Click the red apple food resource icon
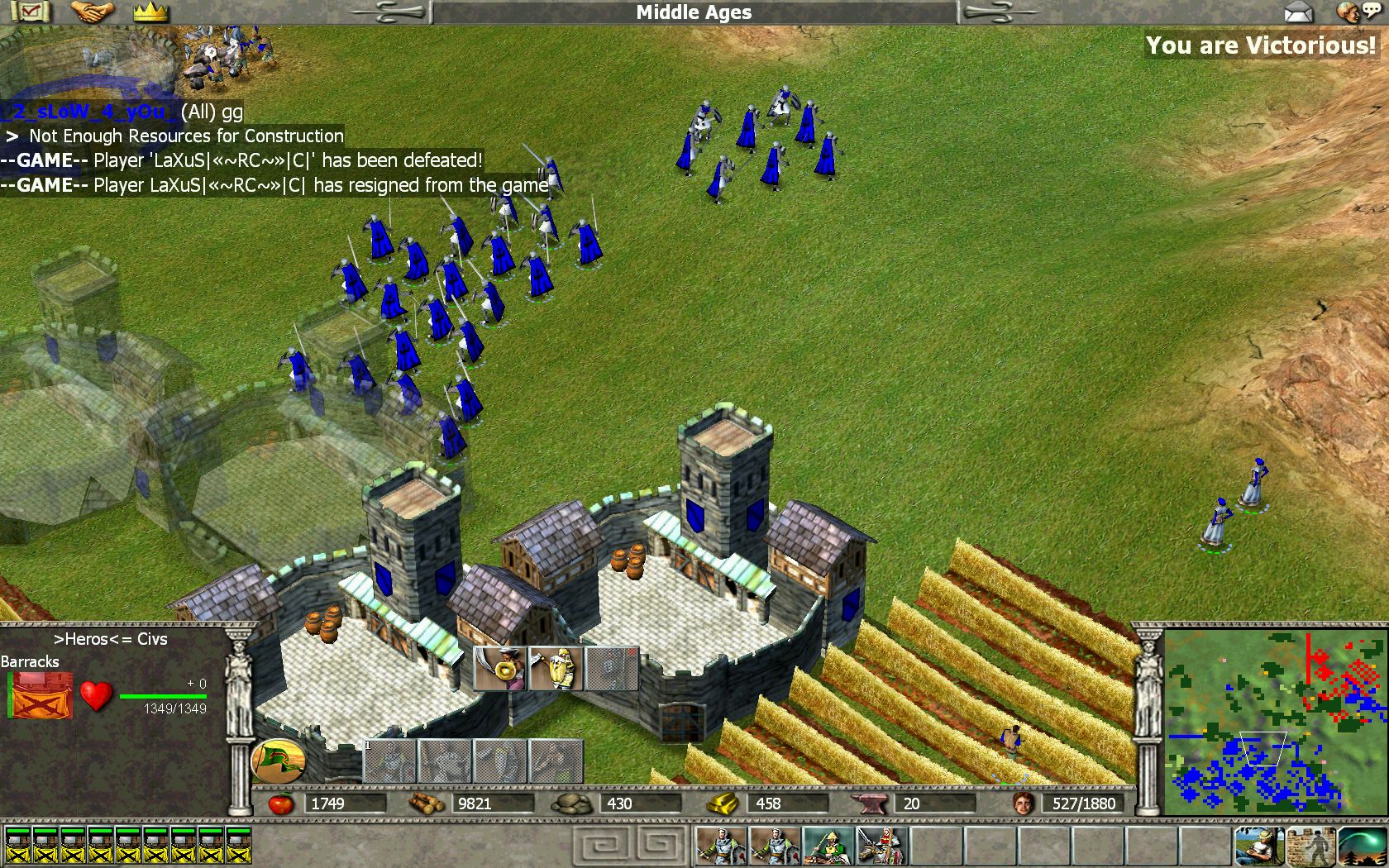This screenshot has width=1389, height=868. click(x=281, y=803)
